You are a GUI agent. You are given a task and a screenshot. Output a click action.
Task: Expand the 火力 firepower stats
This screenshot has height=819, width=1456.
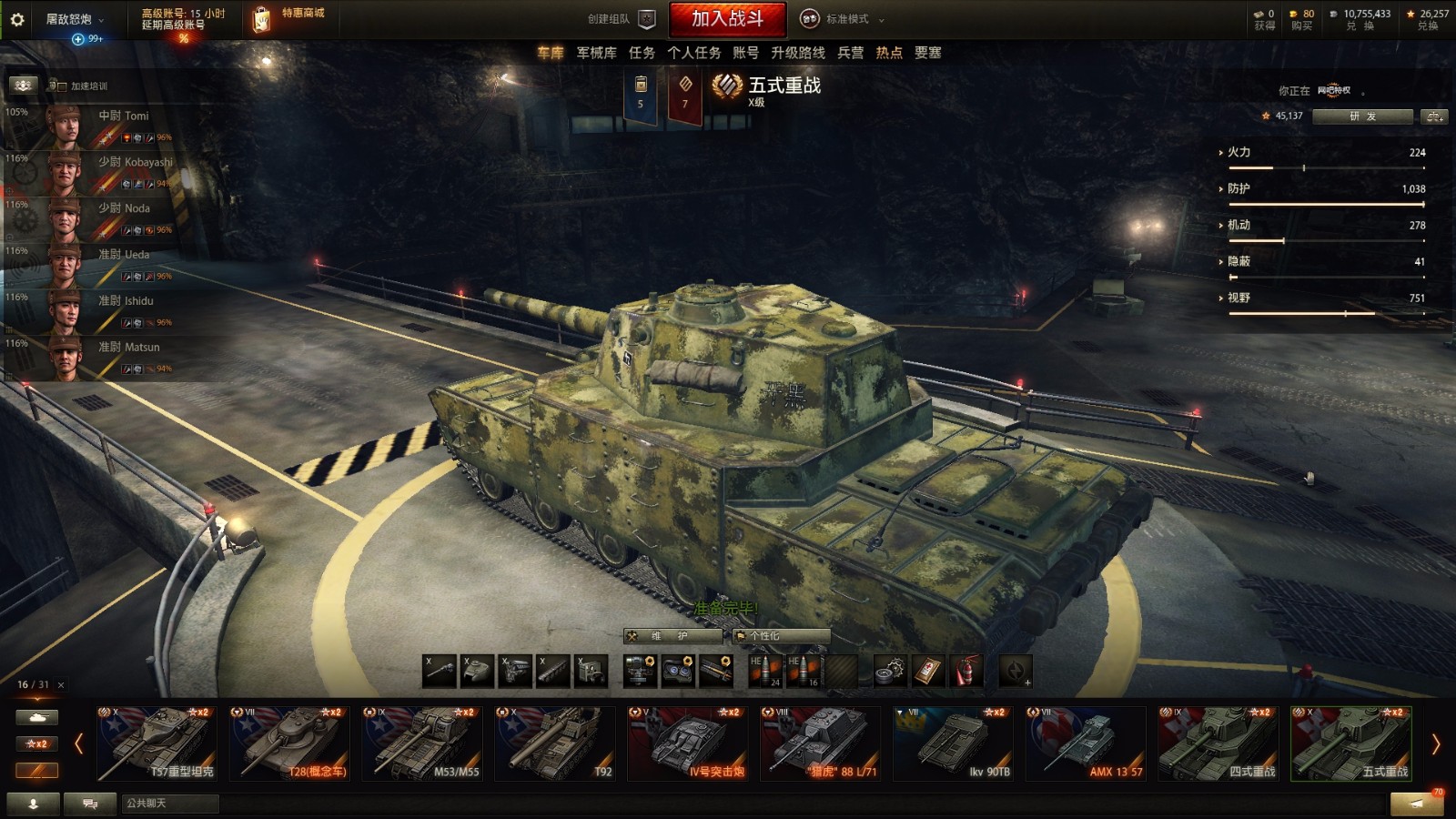[x=1238, y=152]
